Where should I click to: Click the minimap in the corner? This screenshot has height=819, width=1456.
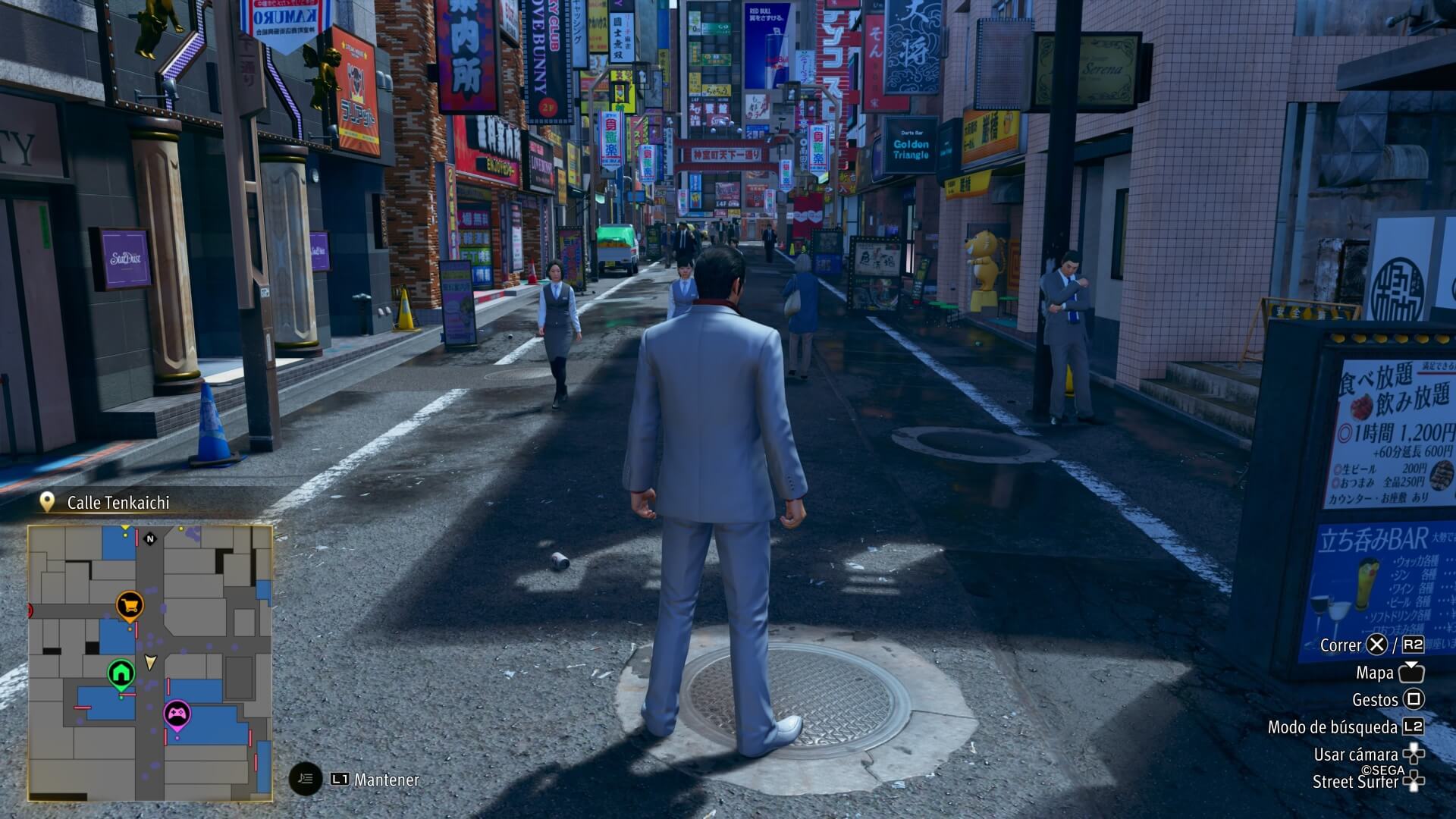point(150,662)
